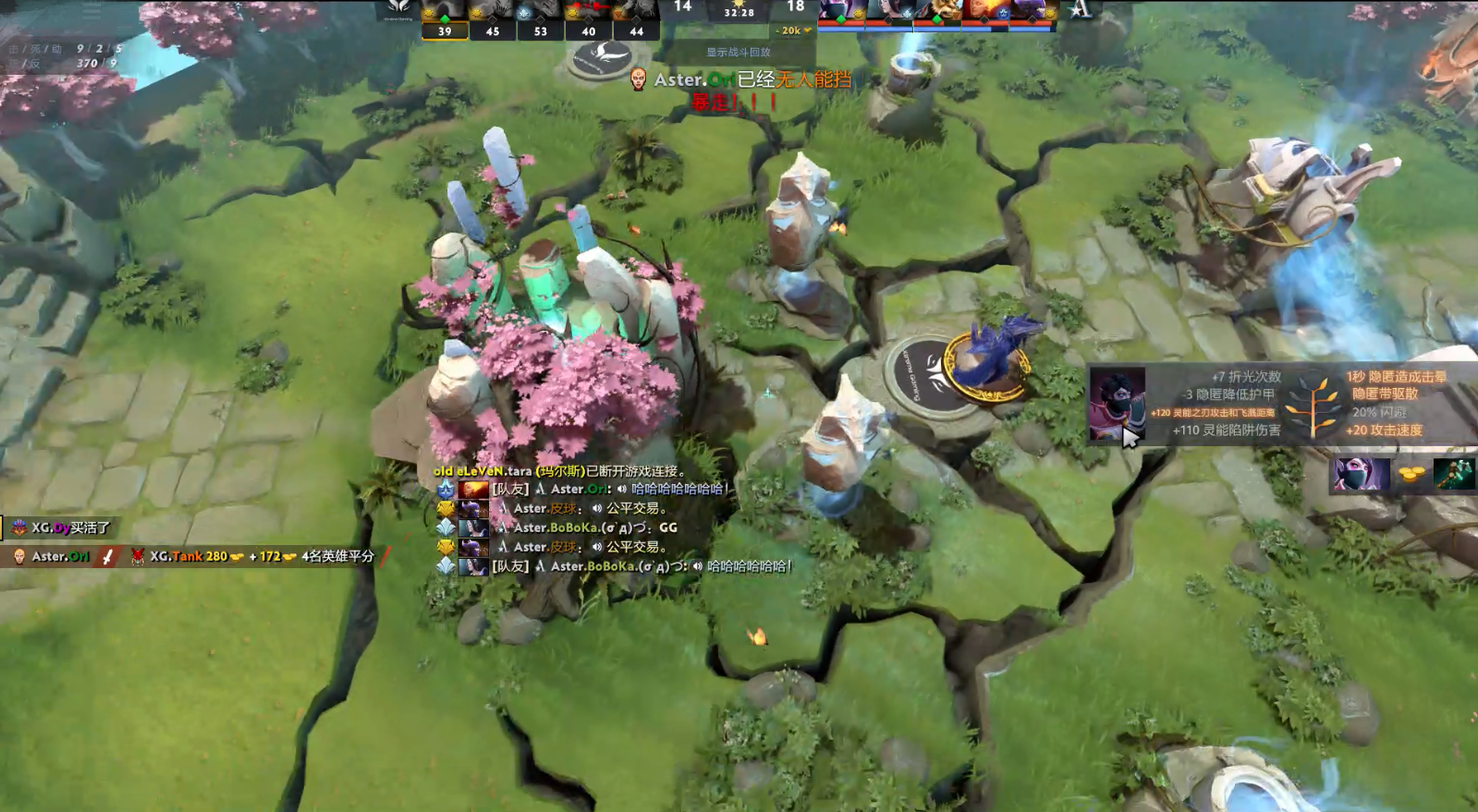Viewport: 1478px width, 812px height.
Task: Click Aster.Ori's skull icon in the killfeed
Action: coord(18,555)
